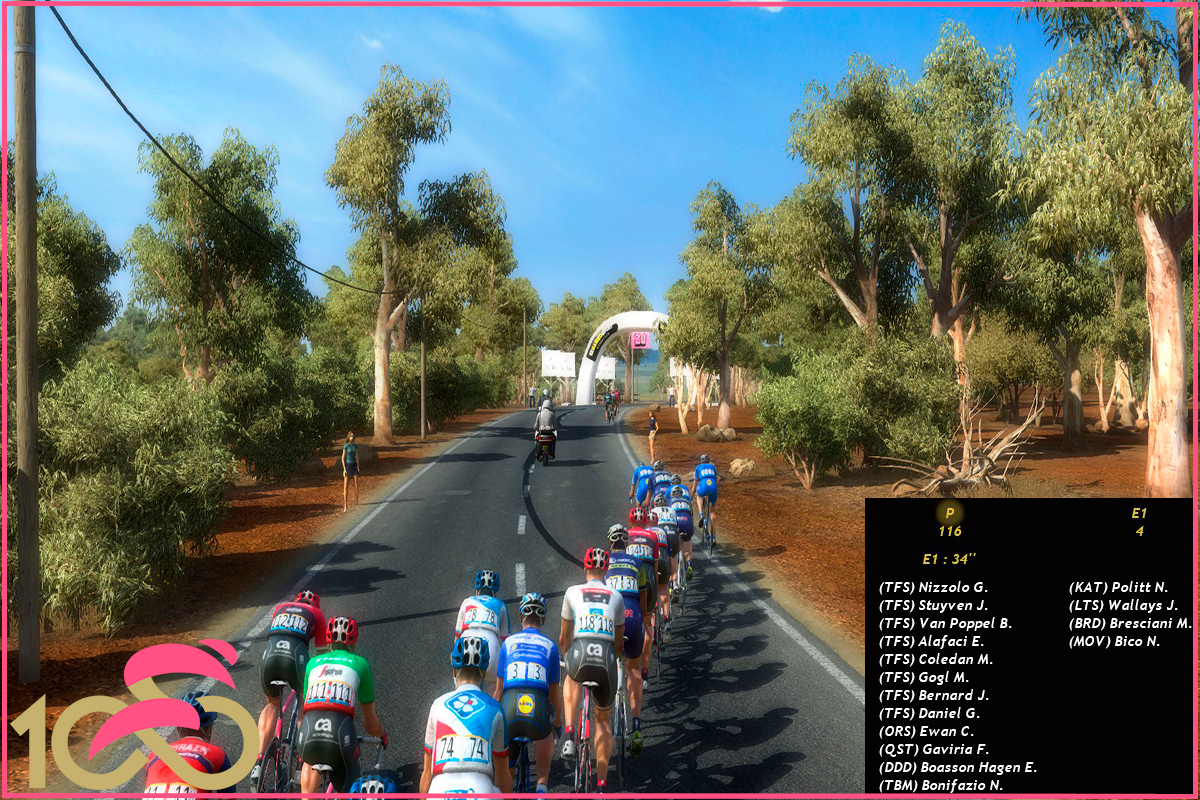Select Daniel G. from the list
1200x800 pixels.
pyautogui.click(x=929, y=714)
